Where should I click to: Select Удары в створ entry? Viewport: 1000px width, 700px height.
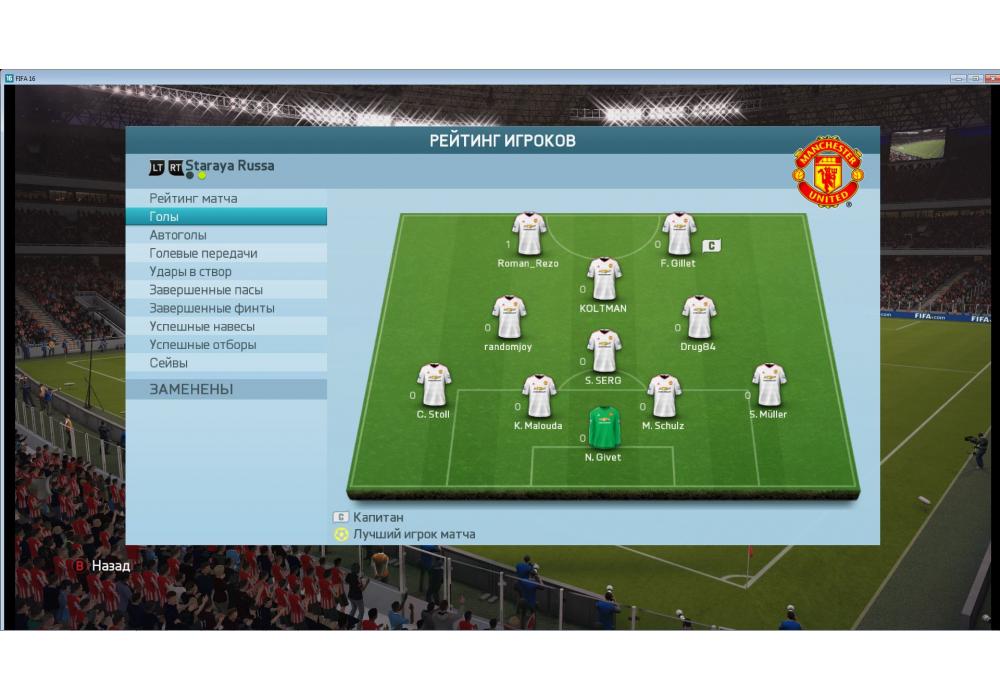(190, 271)
